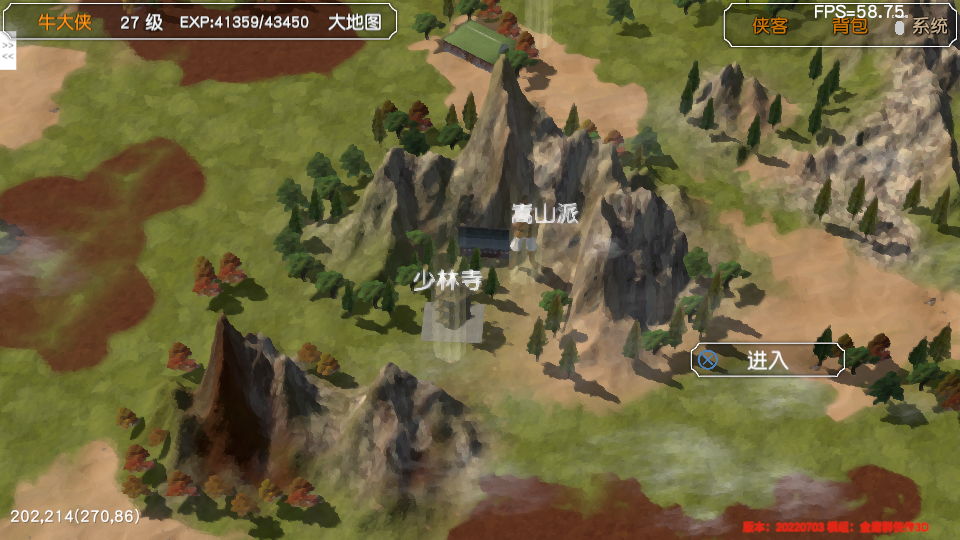Image resolution: width=960 pixels, height=540 pixels.
Task: Open the 大地图 world map
Action: pos(355,22)
